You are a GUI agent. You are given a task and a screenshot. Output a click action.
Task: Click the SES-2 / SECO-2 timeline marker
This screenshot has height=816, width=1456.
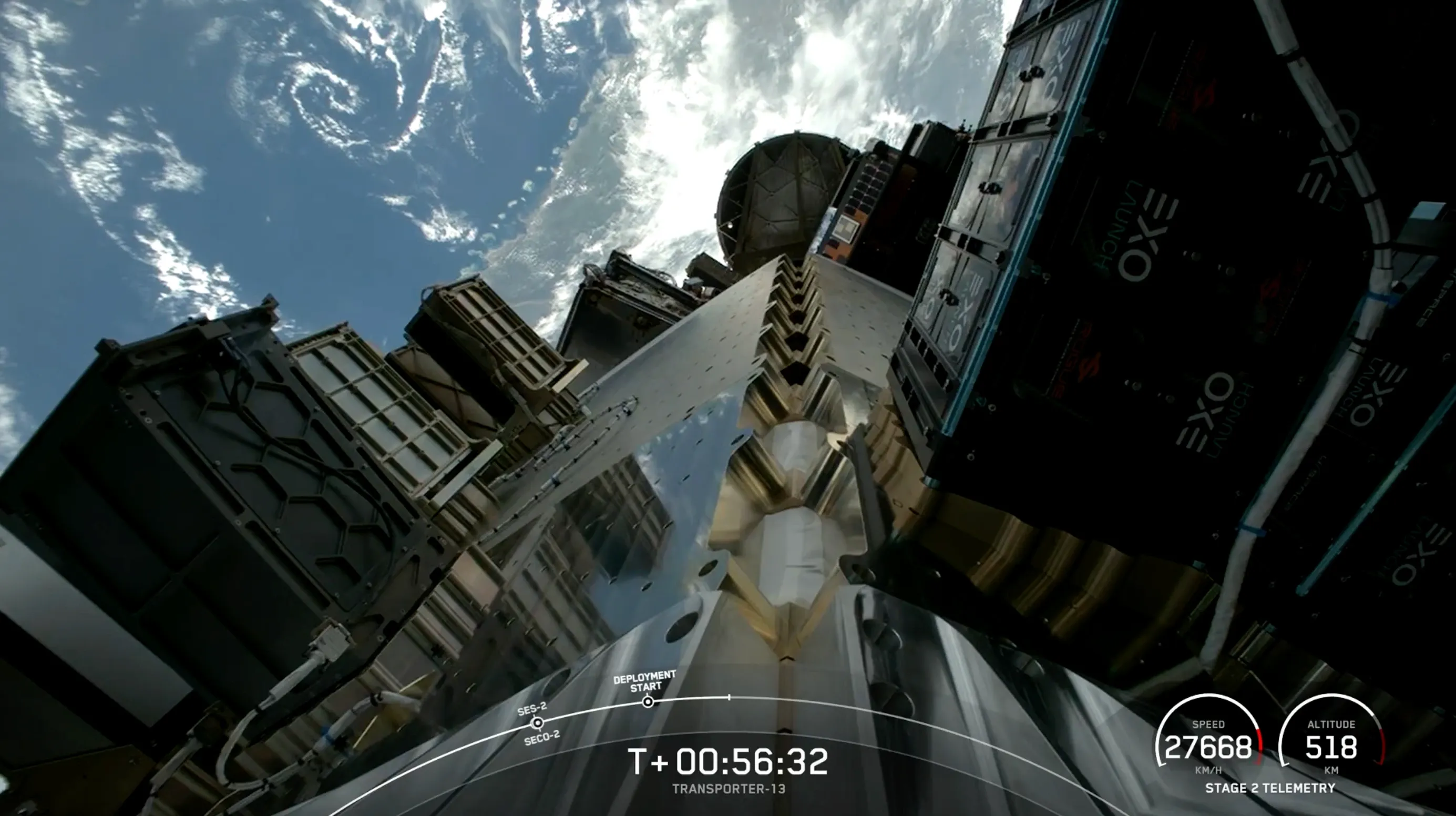point(538,723)
